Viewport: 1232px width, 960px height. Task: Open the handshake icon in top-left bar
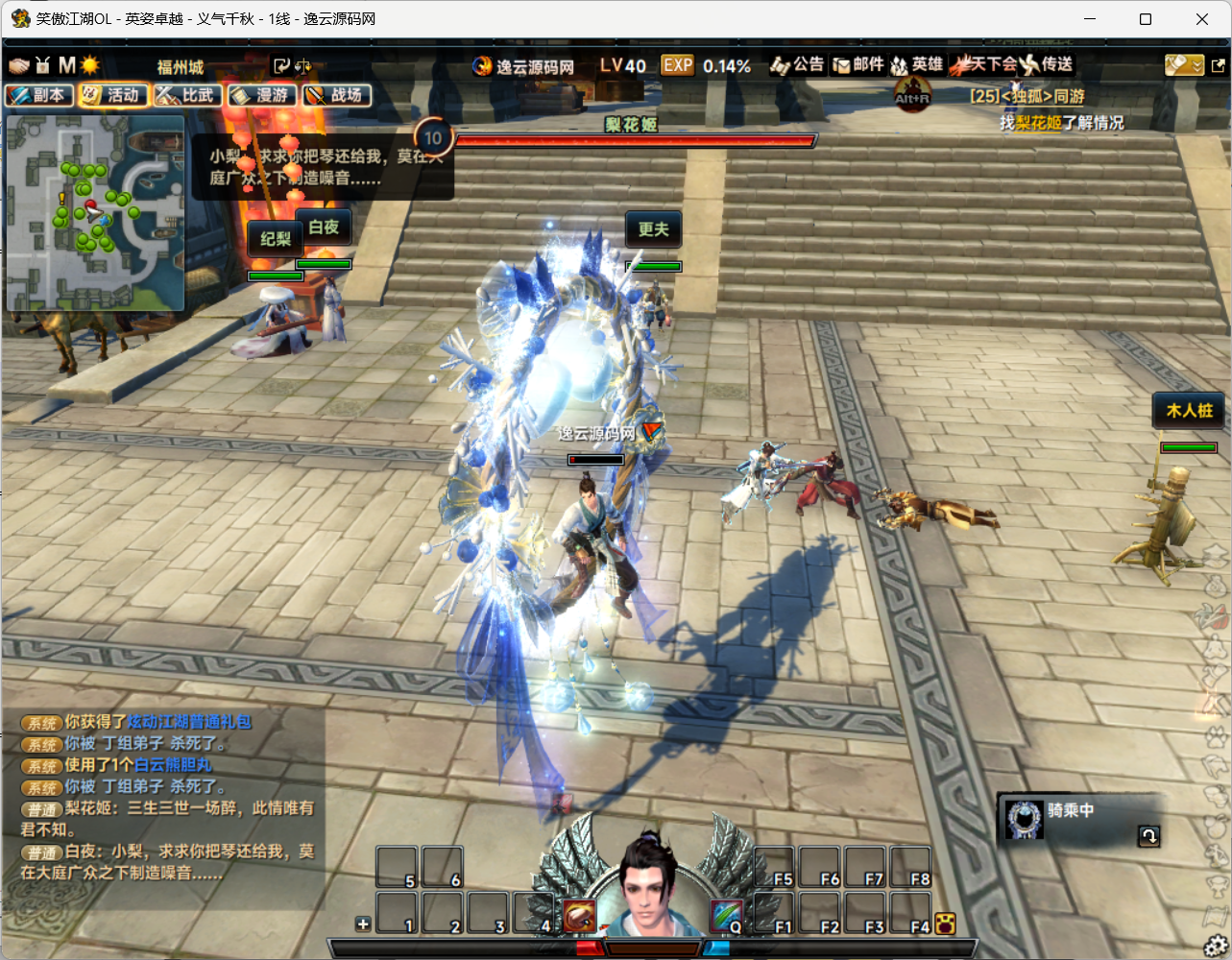pos(19,65)
